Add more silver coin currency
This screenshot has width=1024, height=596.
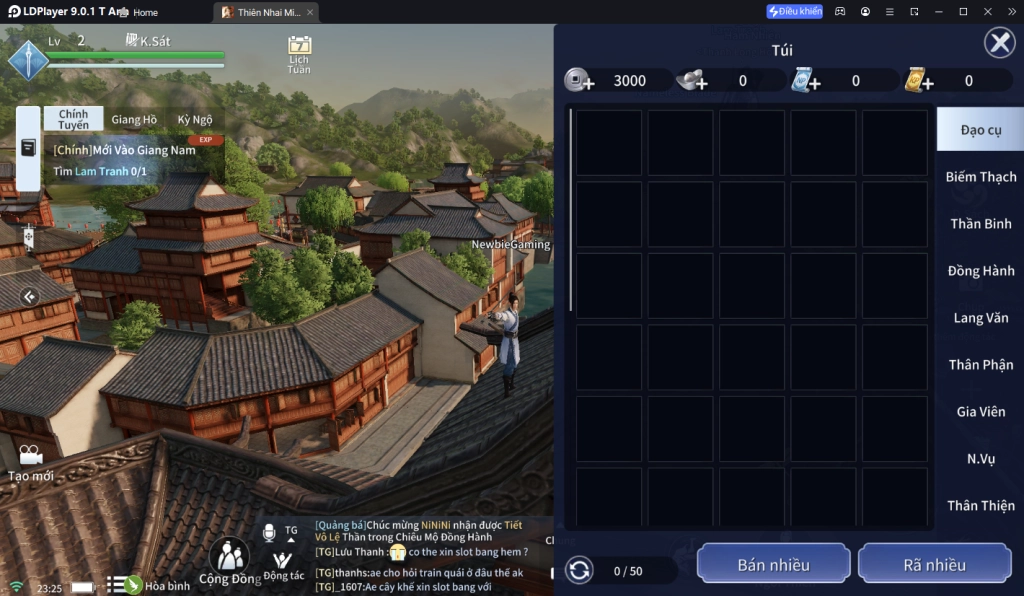[580, 81]
